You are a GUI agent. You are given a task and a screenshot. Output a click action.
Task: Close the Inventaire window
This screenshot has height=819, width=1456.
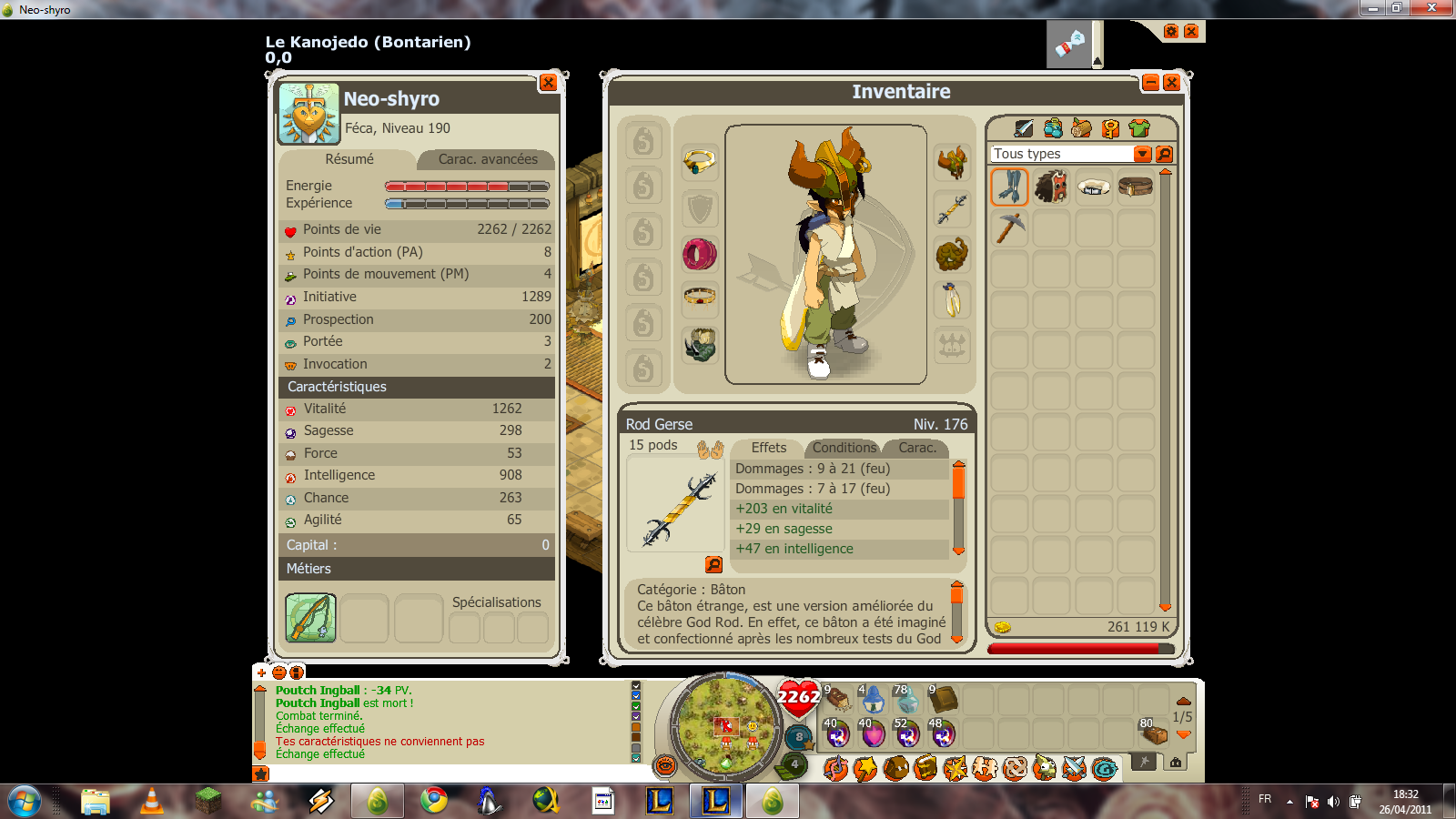pyautogui.click(x=1171, y=83)
